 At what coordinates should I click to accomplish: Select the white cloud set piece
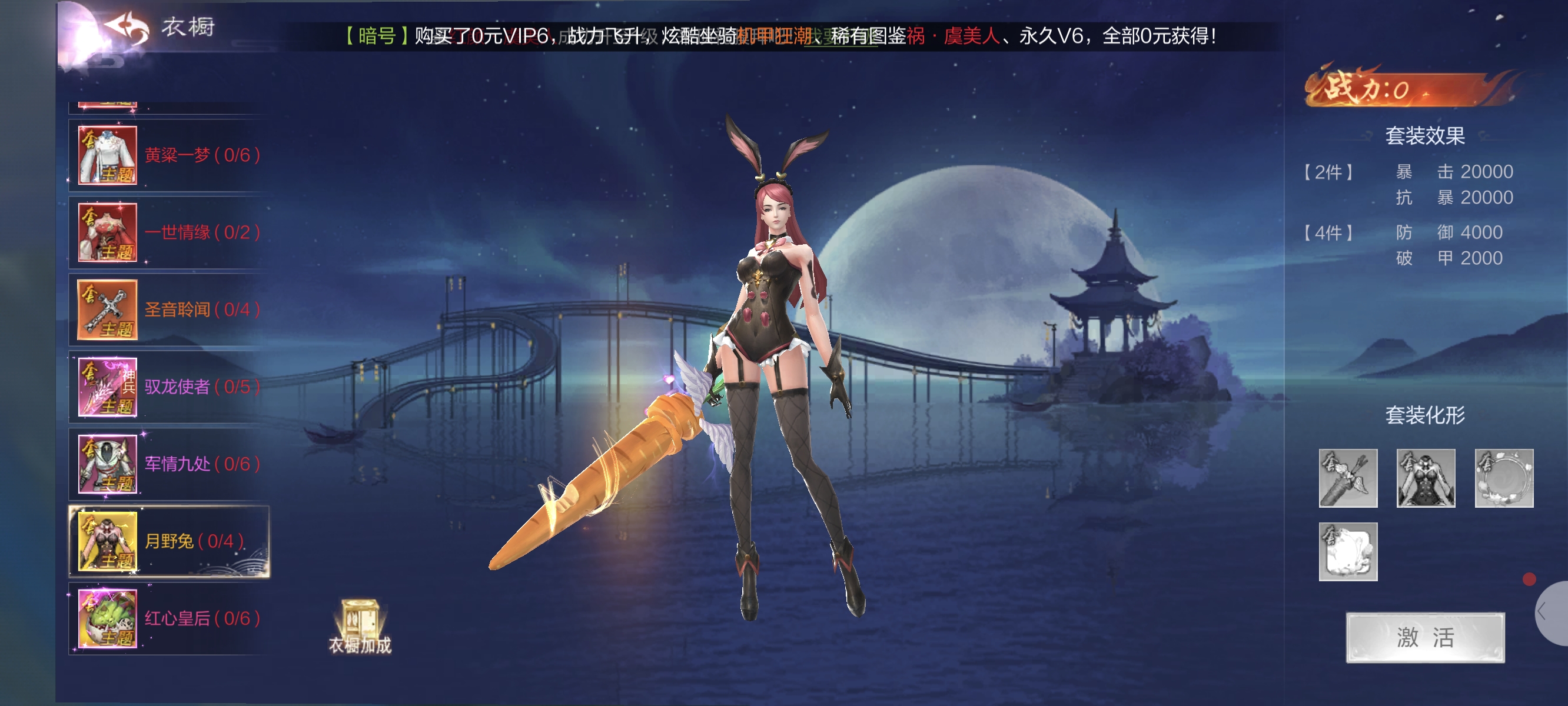(1348, 551)
